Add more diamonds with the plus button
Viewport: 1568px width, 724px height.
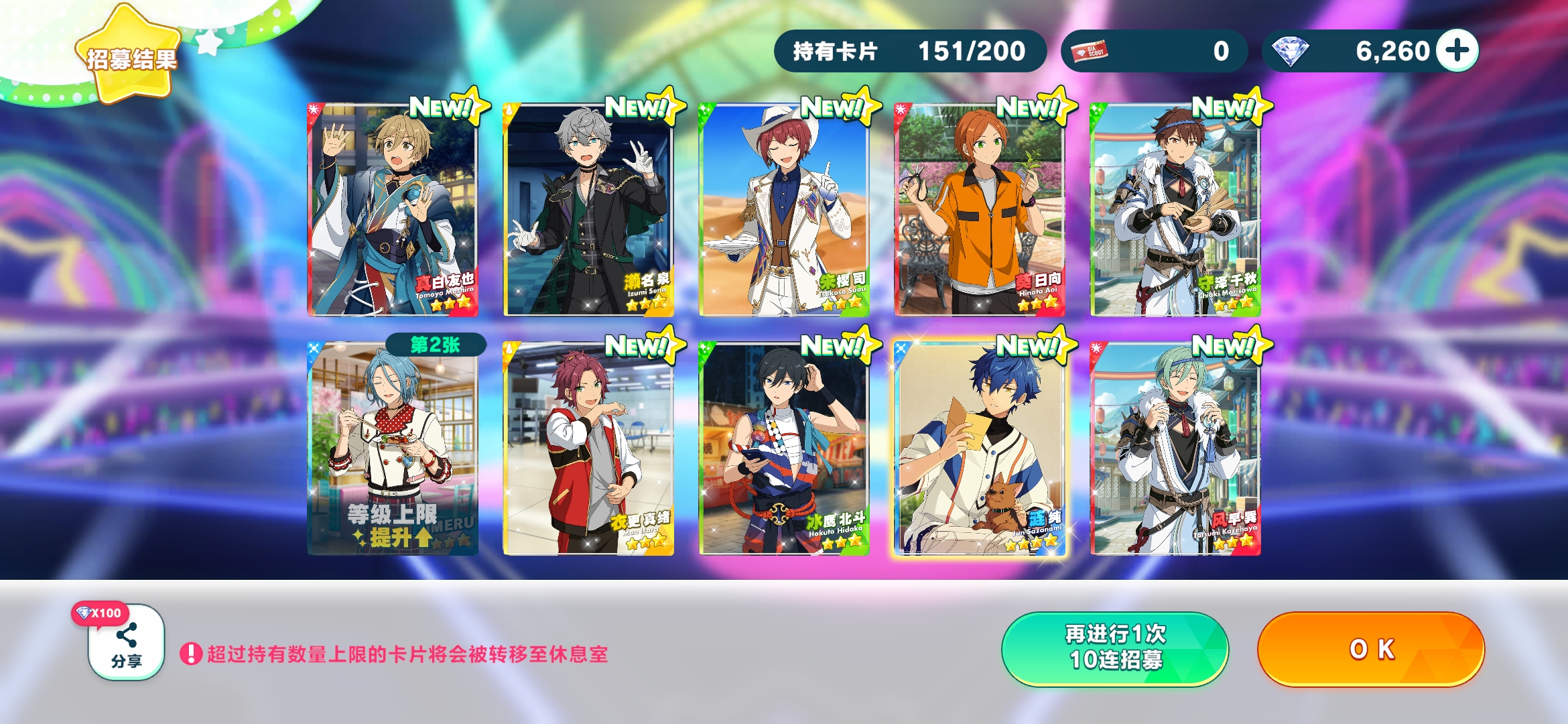[1458, 51]
